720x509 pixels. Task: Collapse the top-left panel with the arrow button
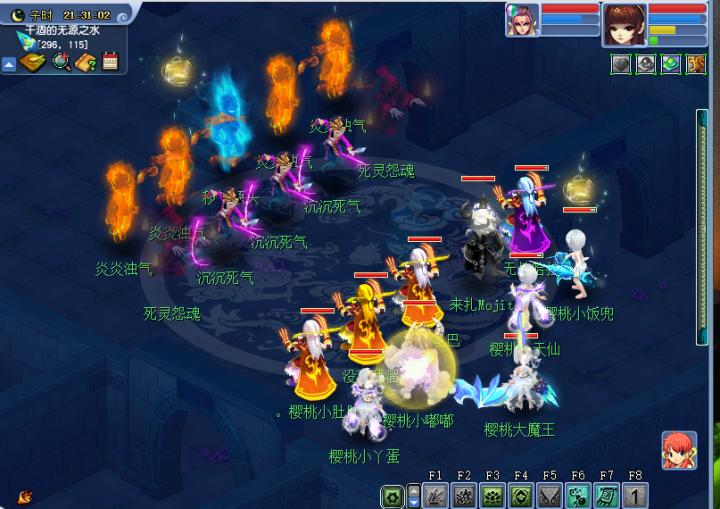coord(9,64)
